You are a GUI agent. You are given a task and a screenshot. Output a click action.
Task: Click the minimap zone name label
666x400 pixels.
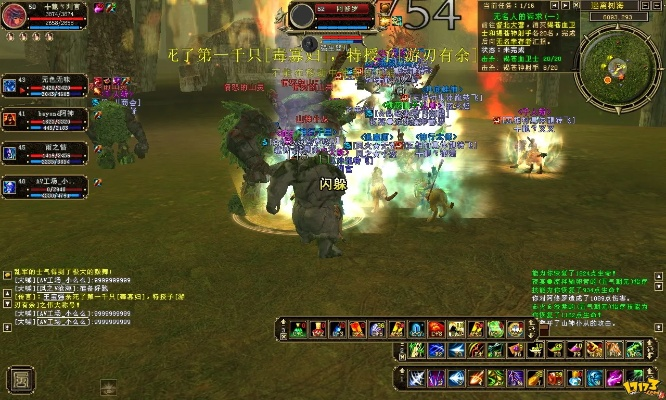[619, 6]
